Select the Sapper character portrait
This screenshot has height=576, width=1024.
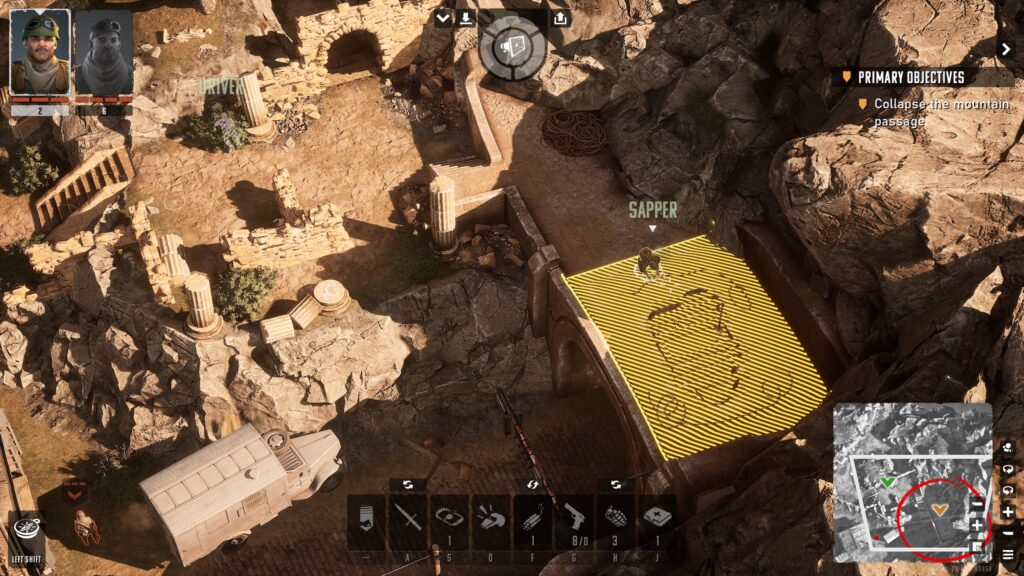pyautogui.click(x=40, y=51)
